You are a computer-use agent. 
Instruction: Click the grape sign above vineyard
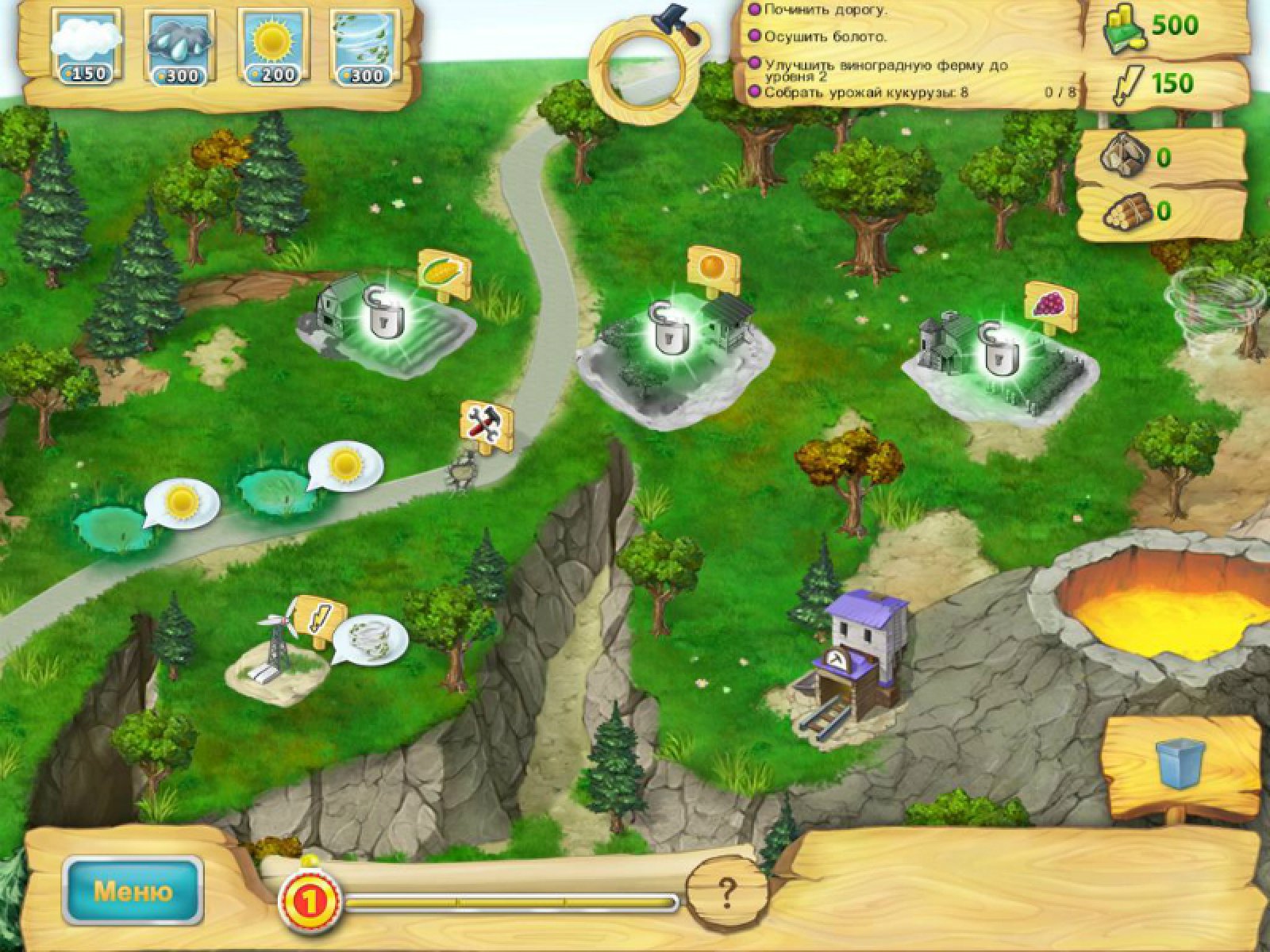pyautogui.click(x=1050, y=305)
